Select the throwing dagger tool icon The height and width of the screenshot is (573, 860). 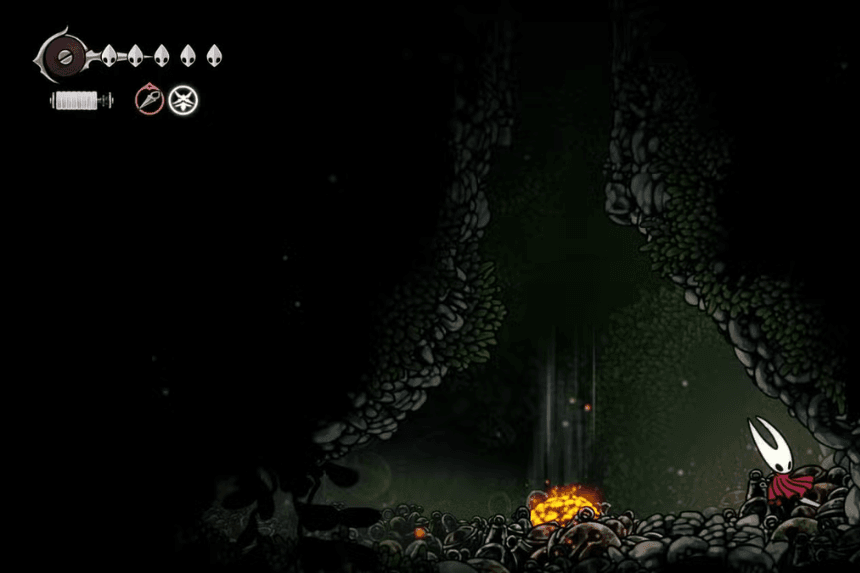(149, 99)
